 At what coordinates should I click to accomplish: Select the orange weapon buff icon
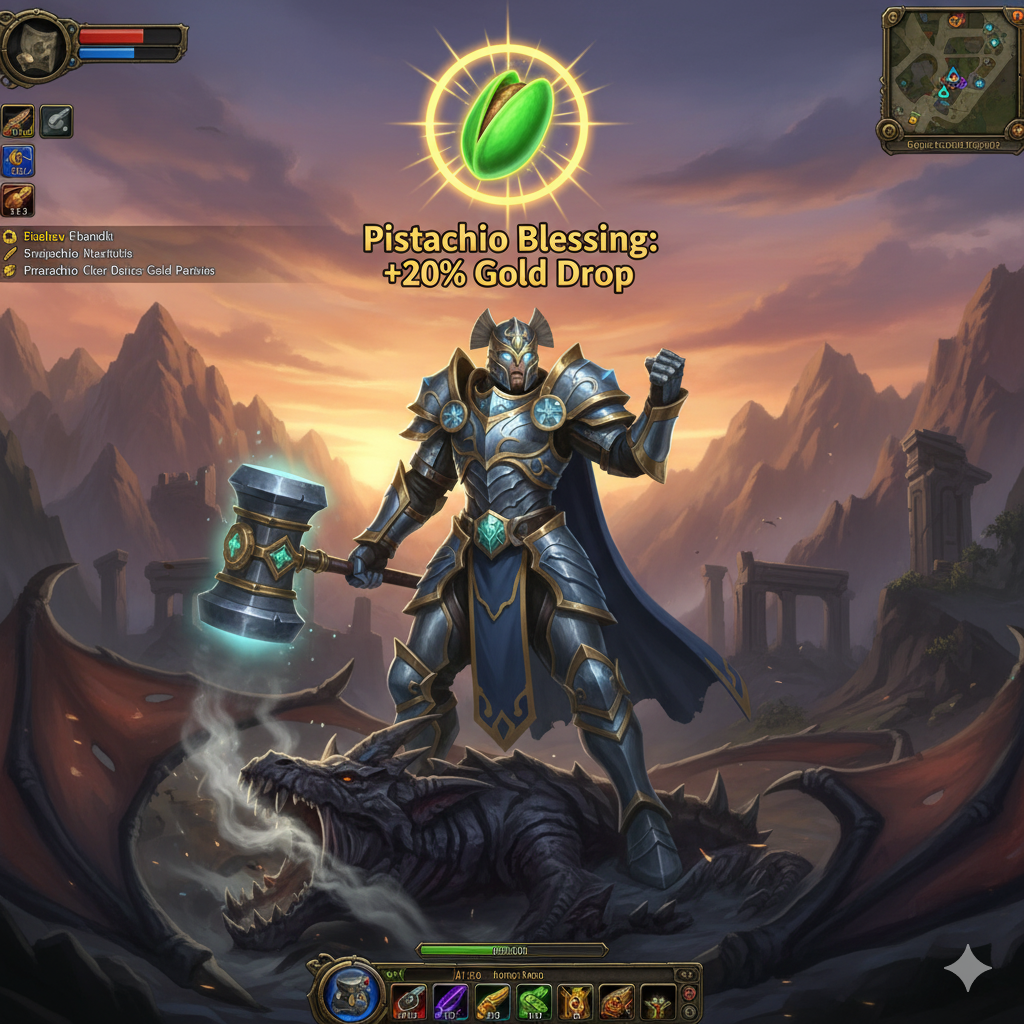coord(18,121)
